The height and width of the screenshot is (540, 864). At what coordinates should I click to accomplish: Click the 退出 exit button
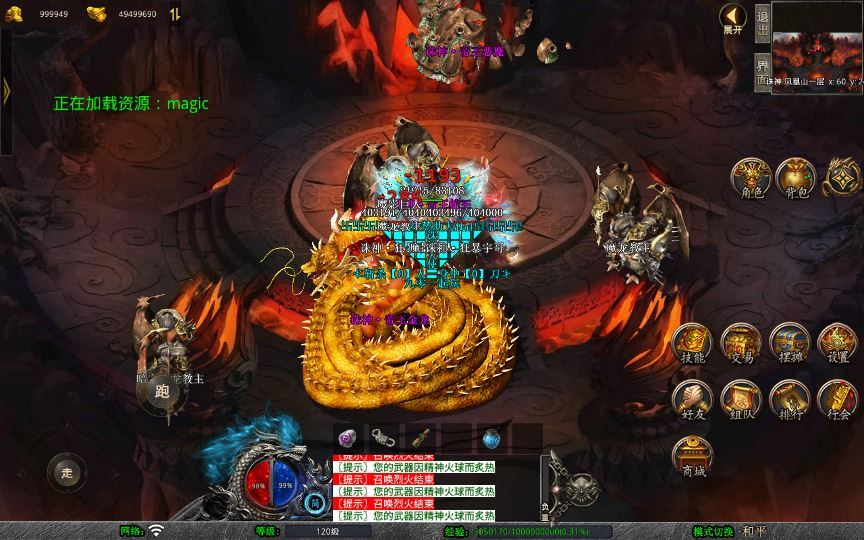[x=762, y=21]
